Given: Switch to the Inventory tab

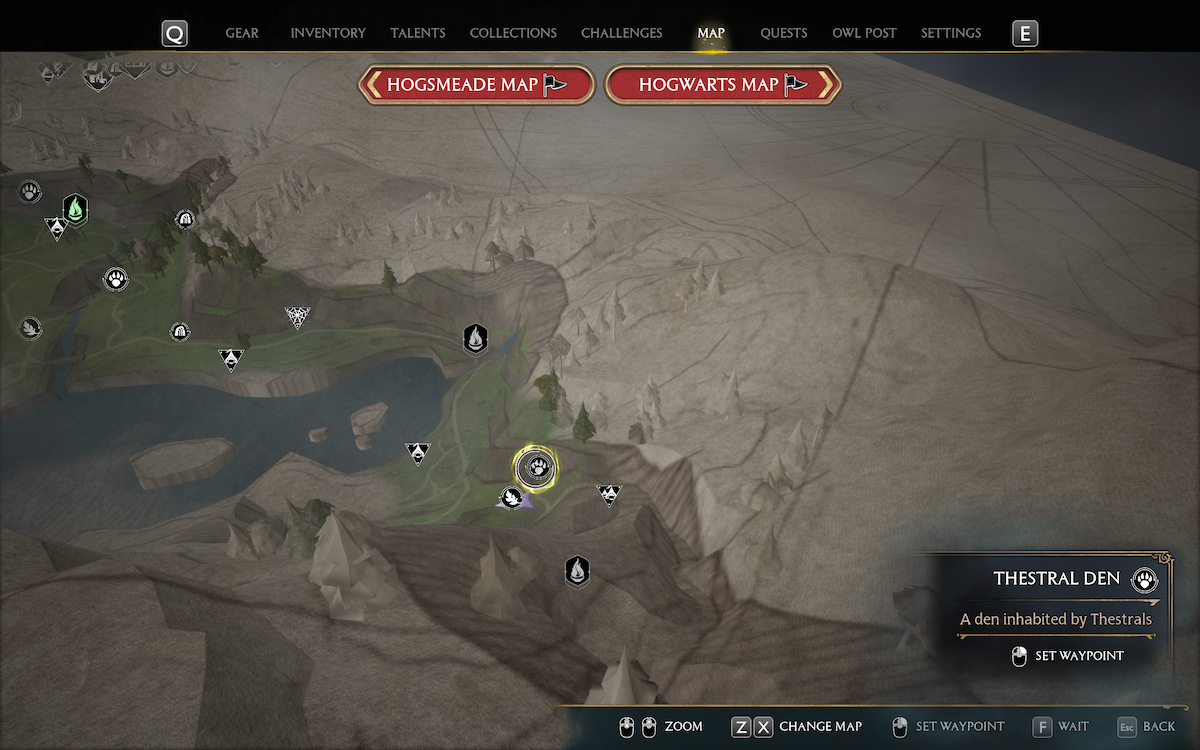Looking at the screenshot, I should click(328, 33).
